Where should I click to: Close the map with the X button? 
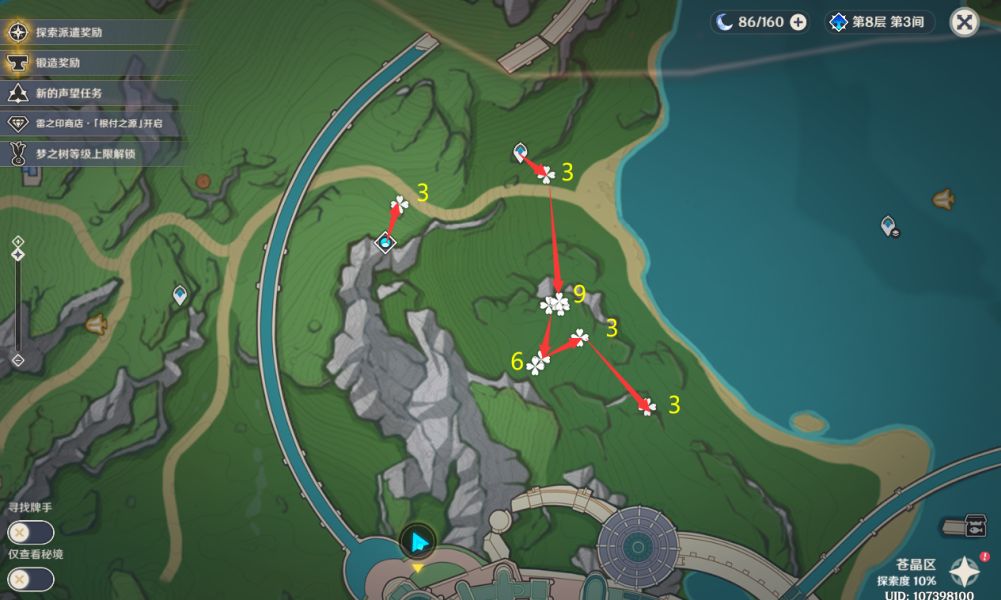(963, 22)
